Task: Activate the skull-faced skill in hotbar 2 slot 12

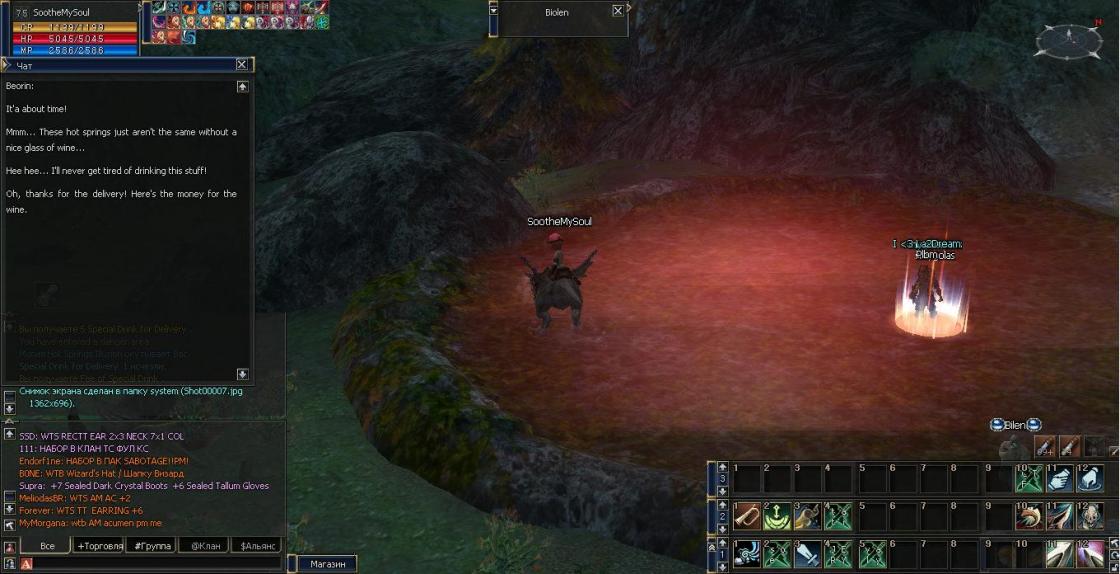Action: (1090, 516)
